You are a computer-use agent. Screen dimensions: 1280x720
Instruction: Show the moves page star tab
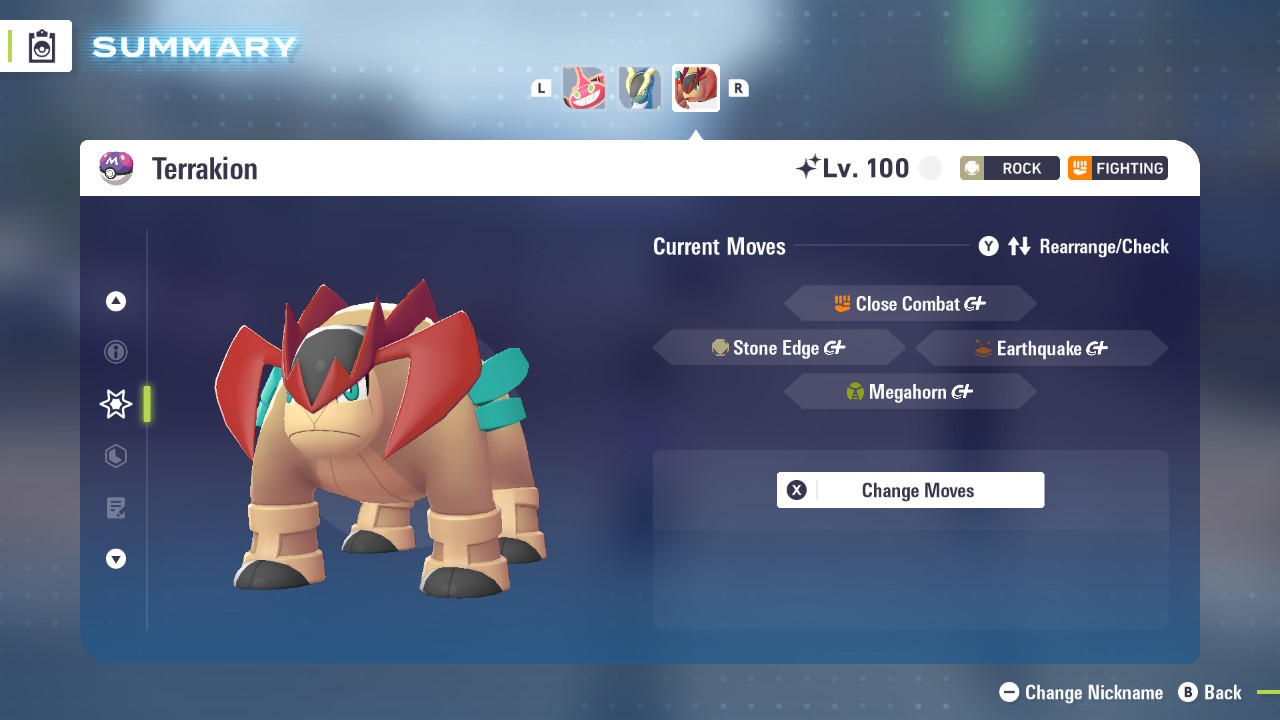coord(116,404)
